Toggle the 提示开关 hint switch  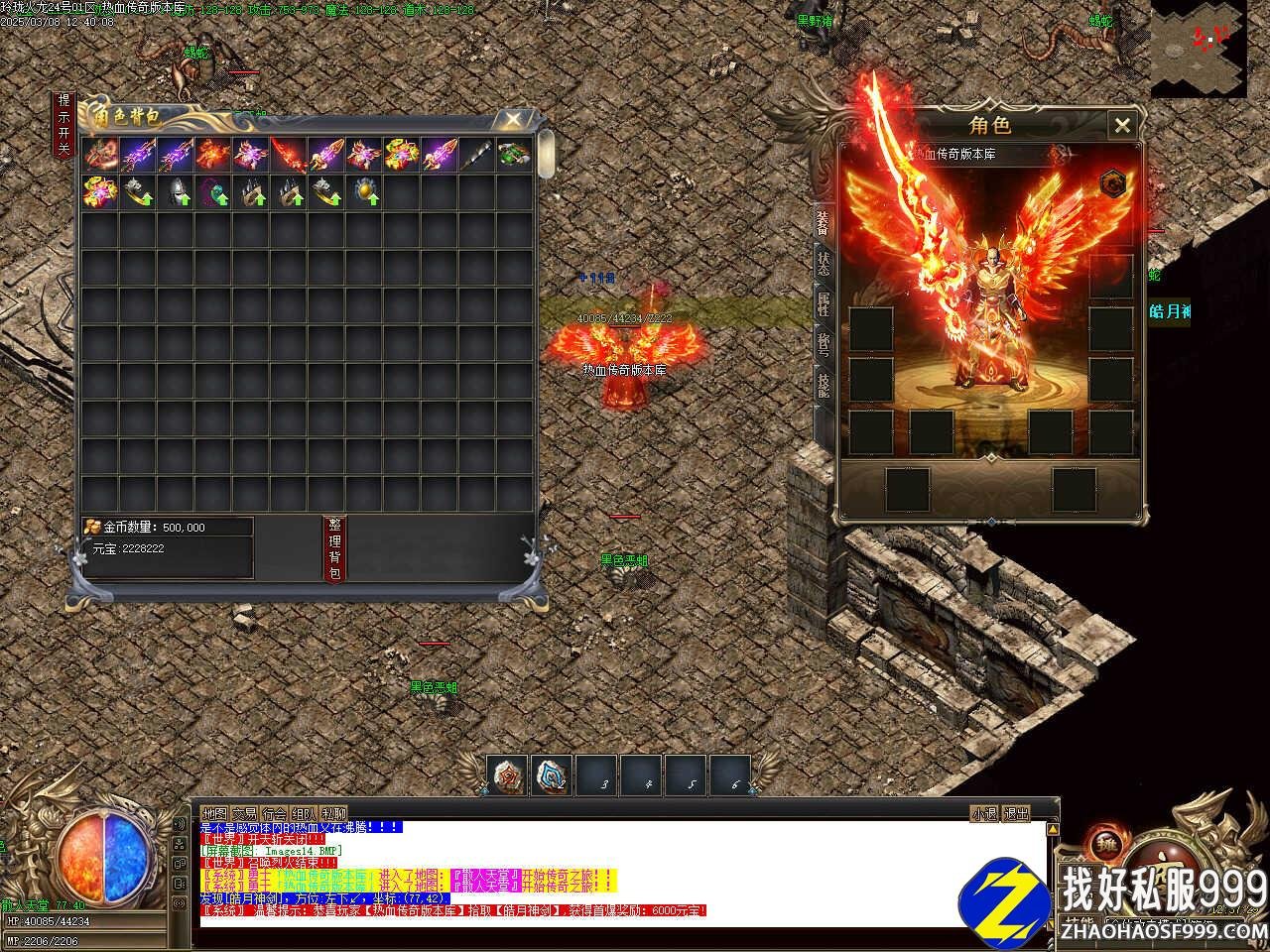click(63, 125)
